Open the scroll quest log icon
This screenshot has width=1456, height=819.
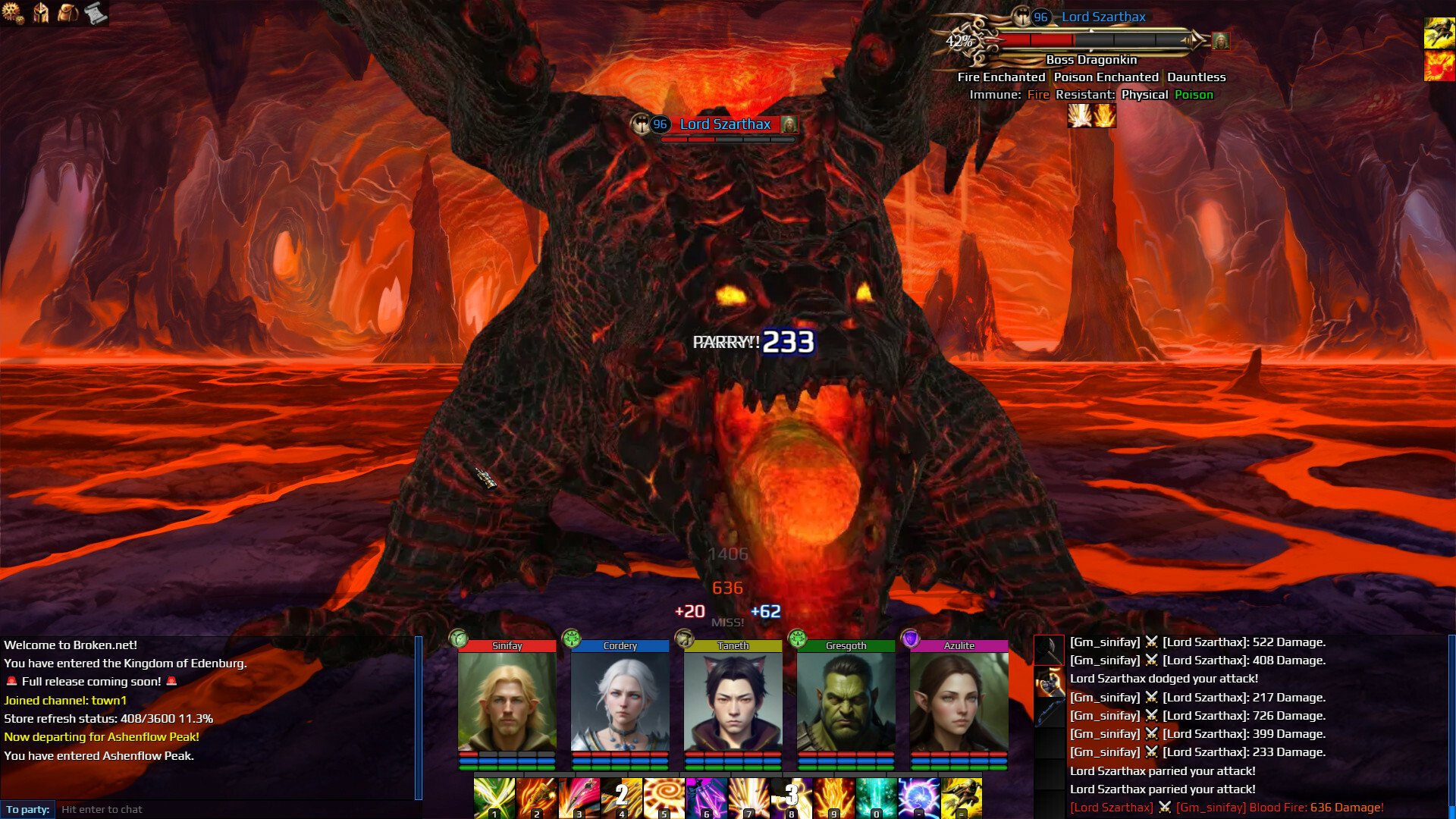coord(96,13)
